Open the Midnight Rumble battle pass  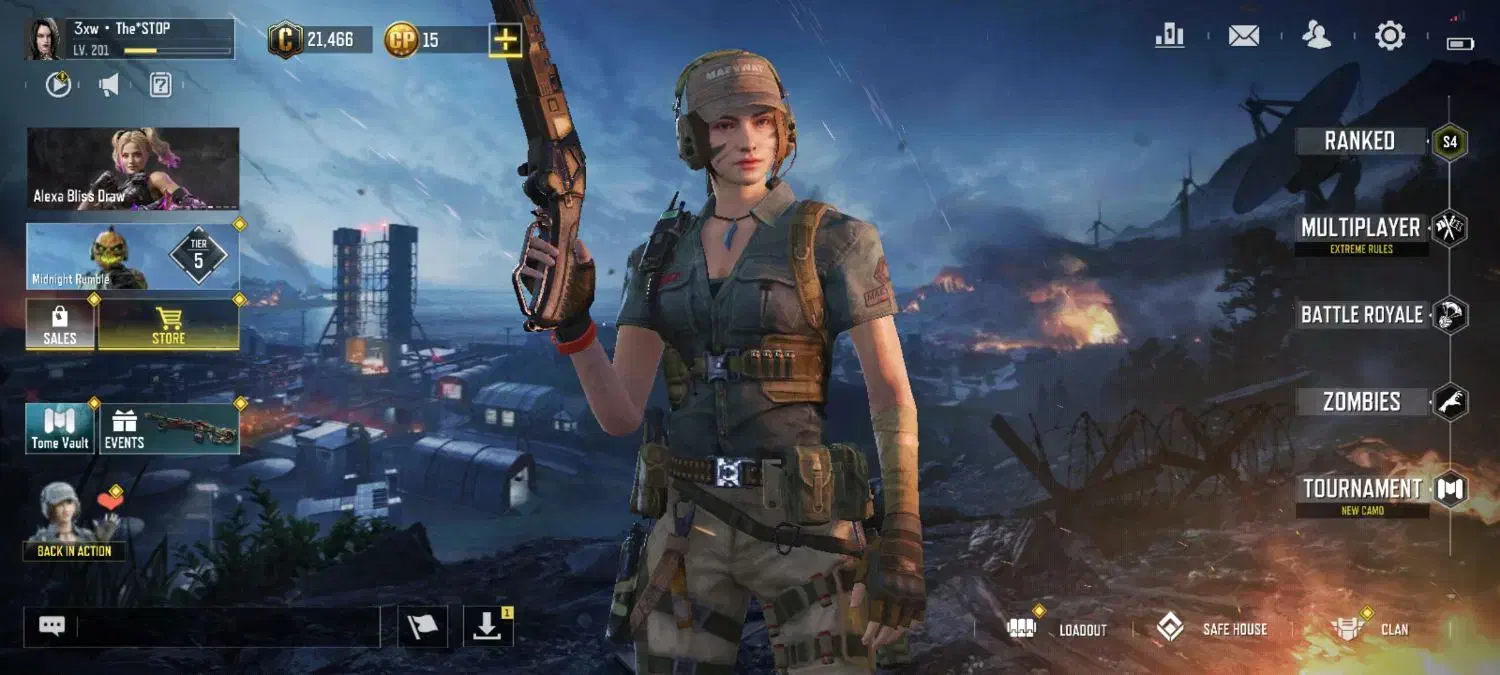click(x=133, y=257)
